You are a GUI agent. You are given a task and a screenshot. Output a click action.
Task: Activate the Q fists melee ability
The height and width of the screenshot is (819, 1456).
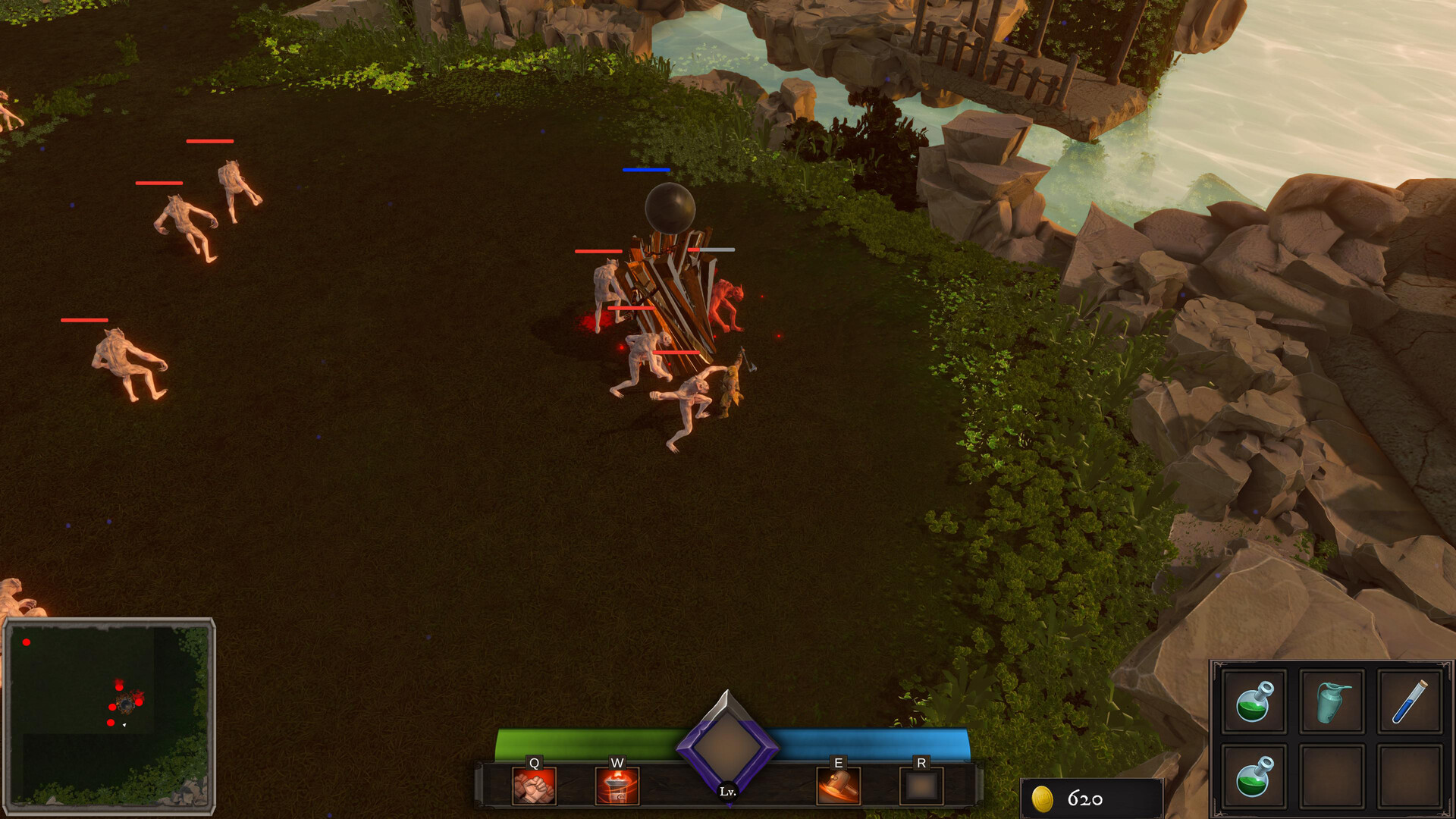tap(535, 788)
